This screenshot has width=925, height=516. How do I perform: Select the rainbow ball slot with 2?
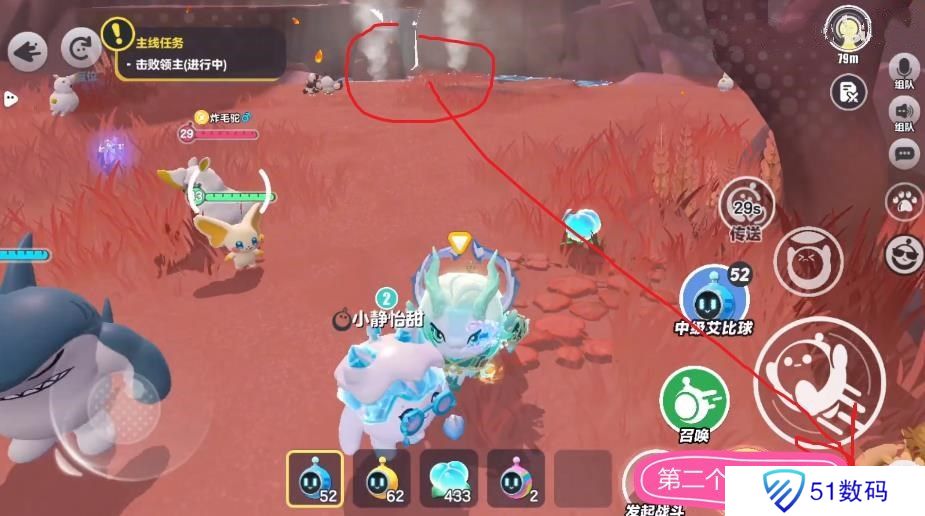point(515,478)
